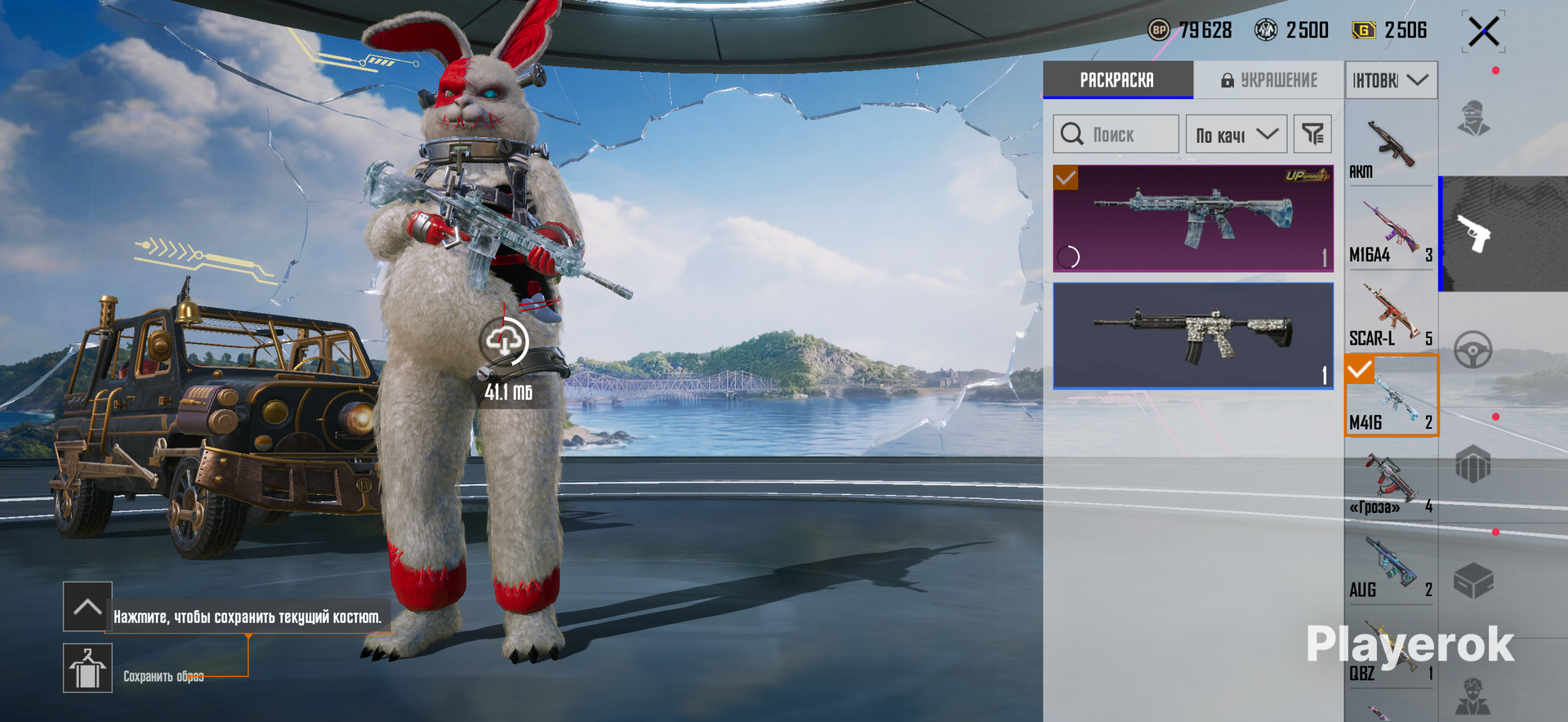
Task: Open the locked Украшение tab
Action: (1269, 80)
